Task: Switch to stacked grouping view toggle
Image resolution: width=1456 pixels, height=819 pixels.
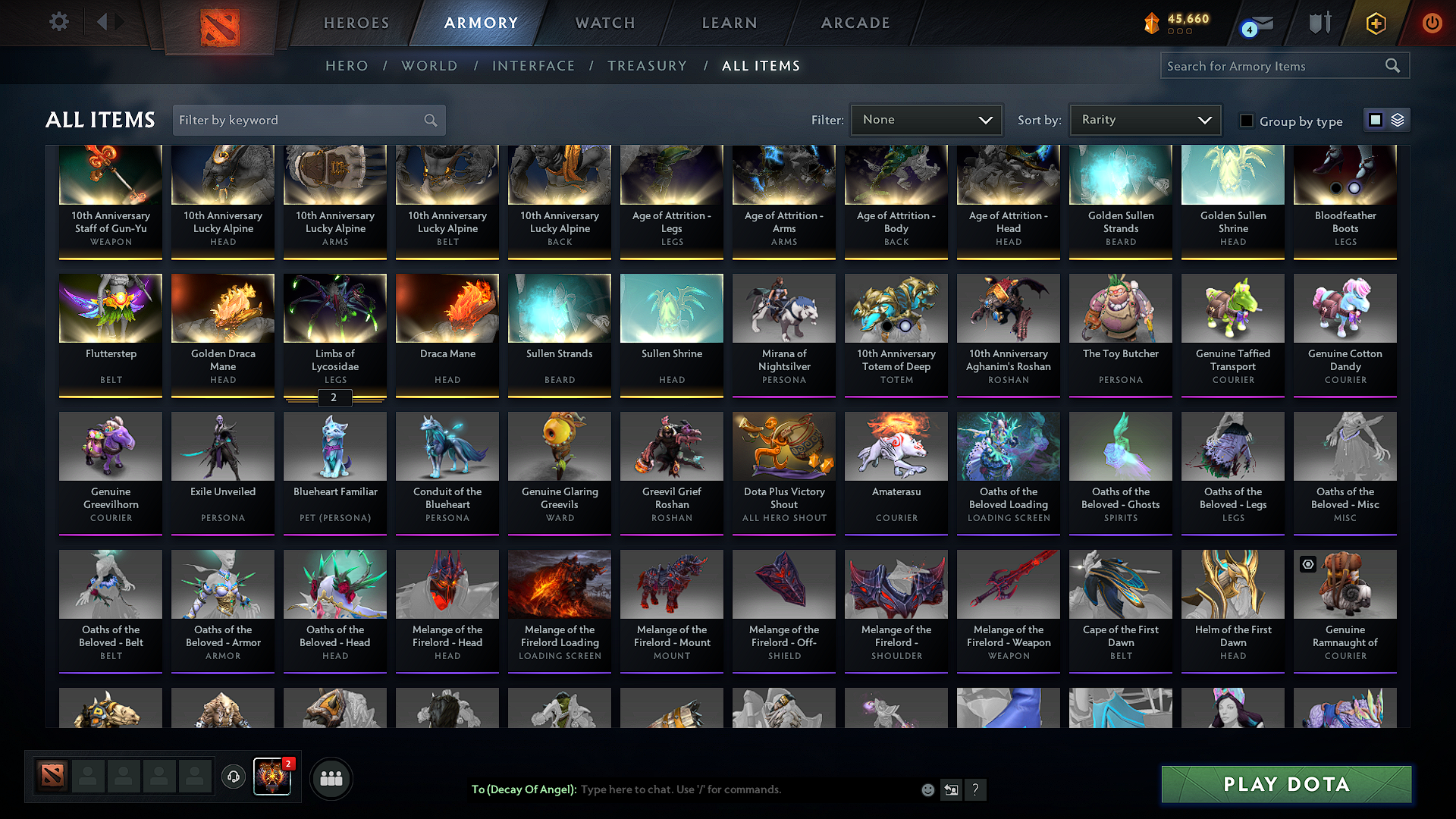Action: (1396, 119)
